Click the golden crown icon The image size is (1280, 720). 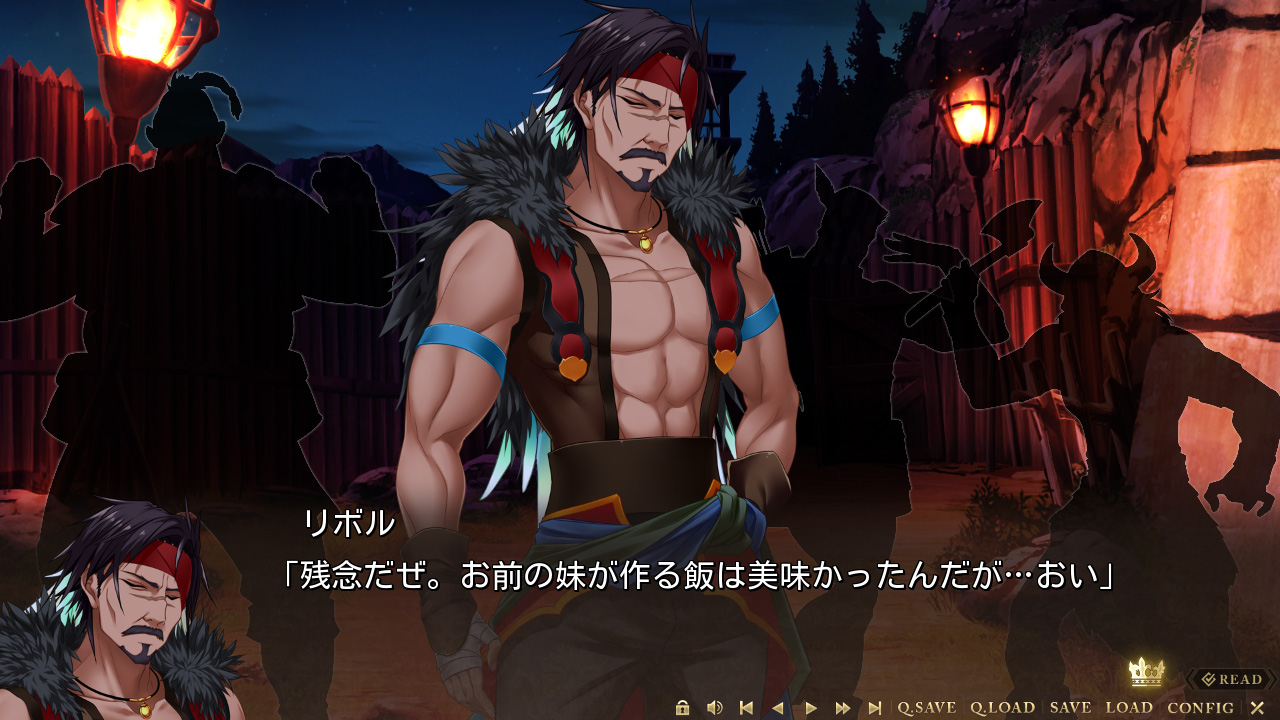(x=1144, y=672)
